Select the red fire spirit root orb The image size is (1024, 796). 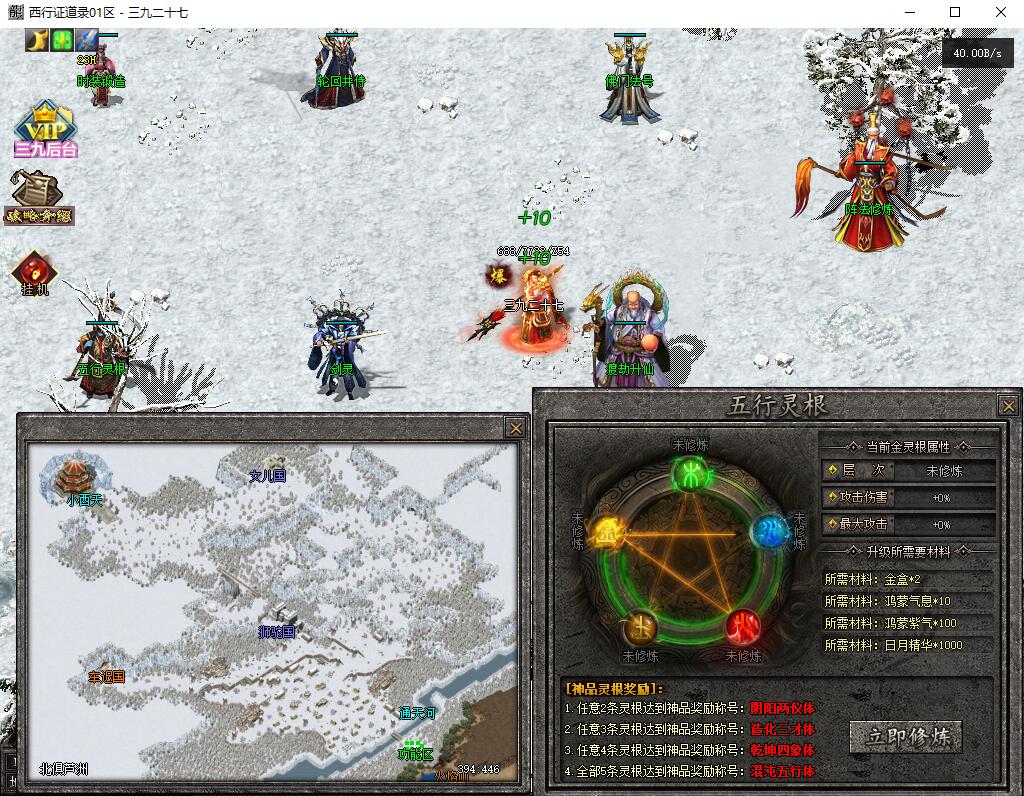tap(742, 627)
